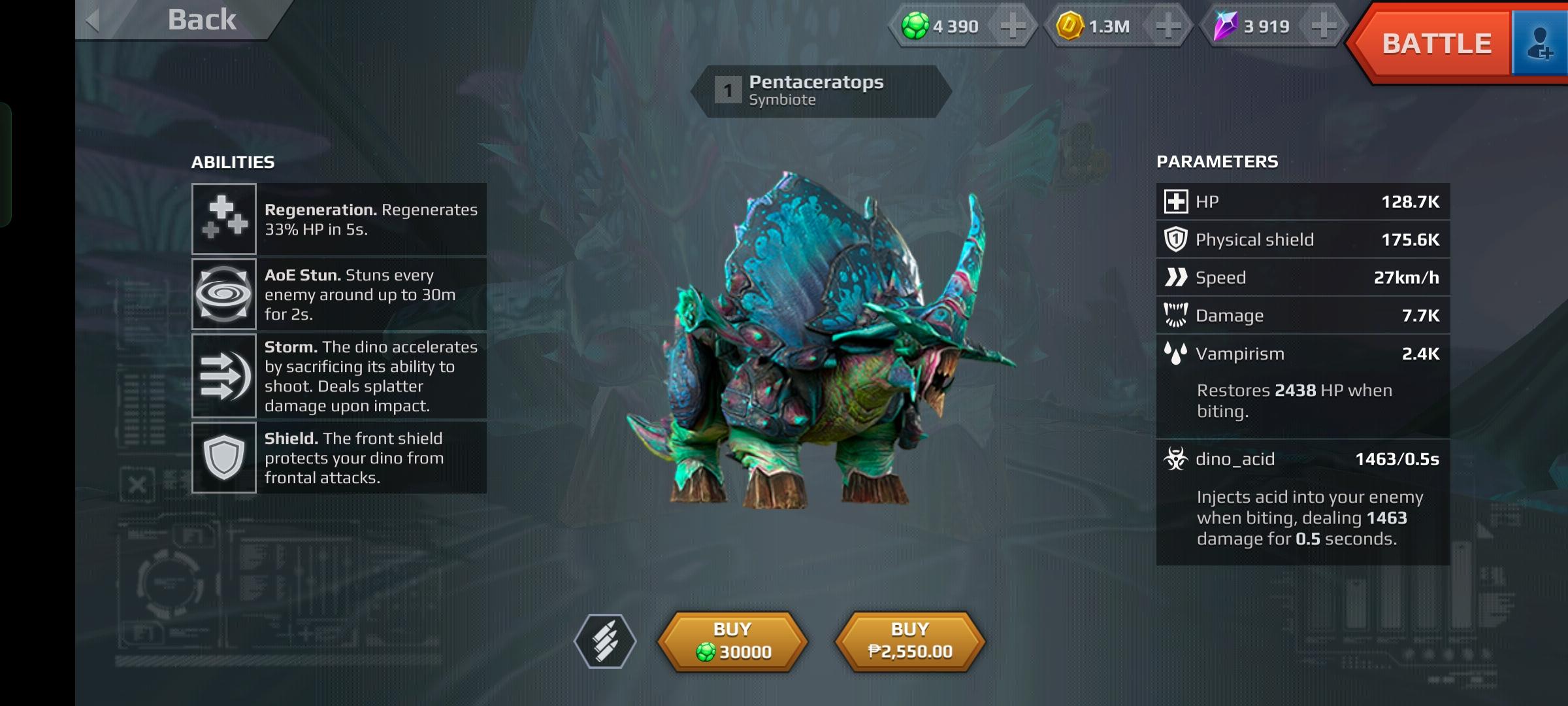Tap the Physical shield parameter row
This screenshot has width=1568, height=706.
click(1303, 240)
